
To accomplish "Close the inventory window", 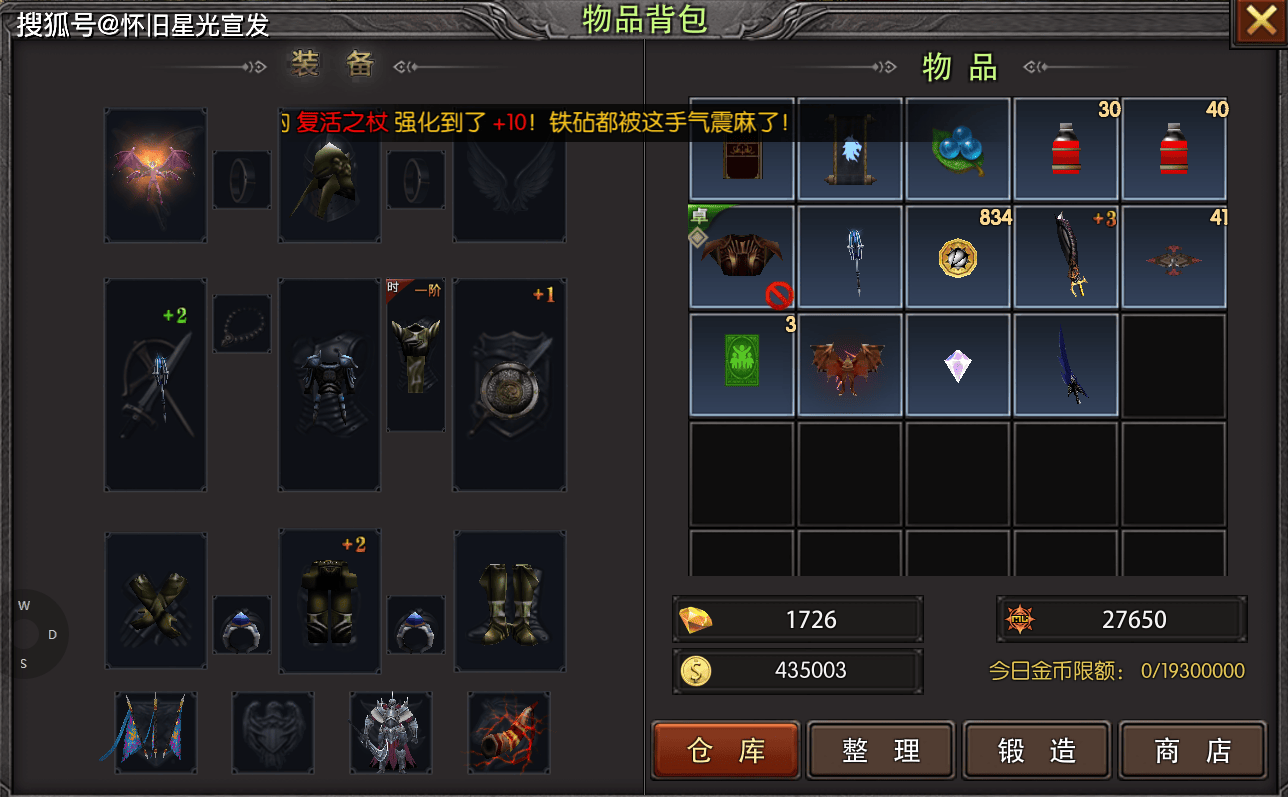I will 1260,22.
